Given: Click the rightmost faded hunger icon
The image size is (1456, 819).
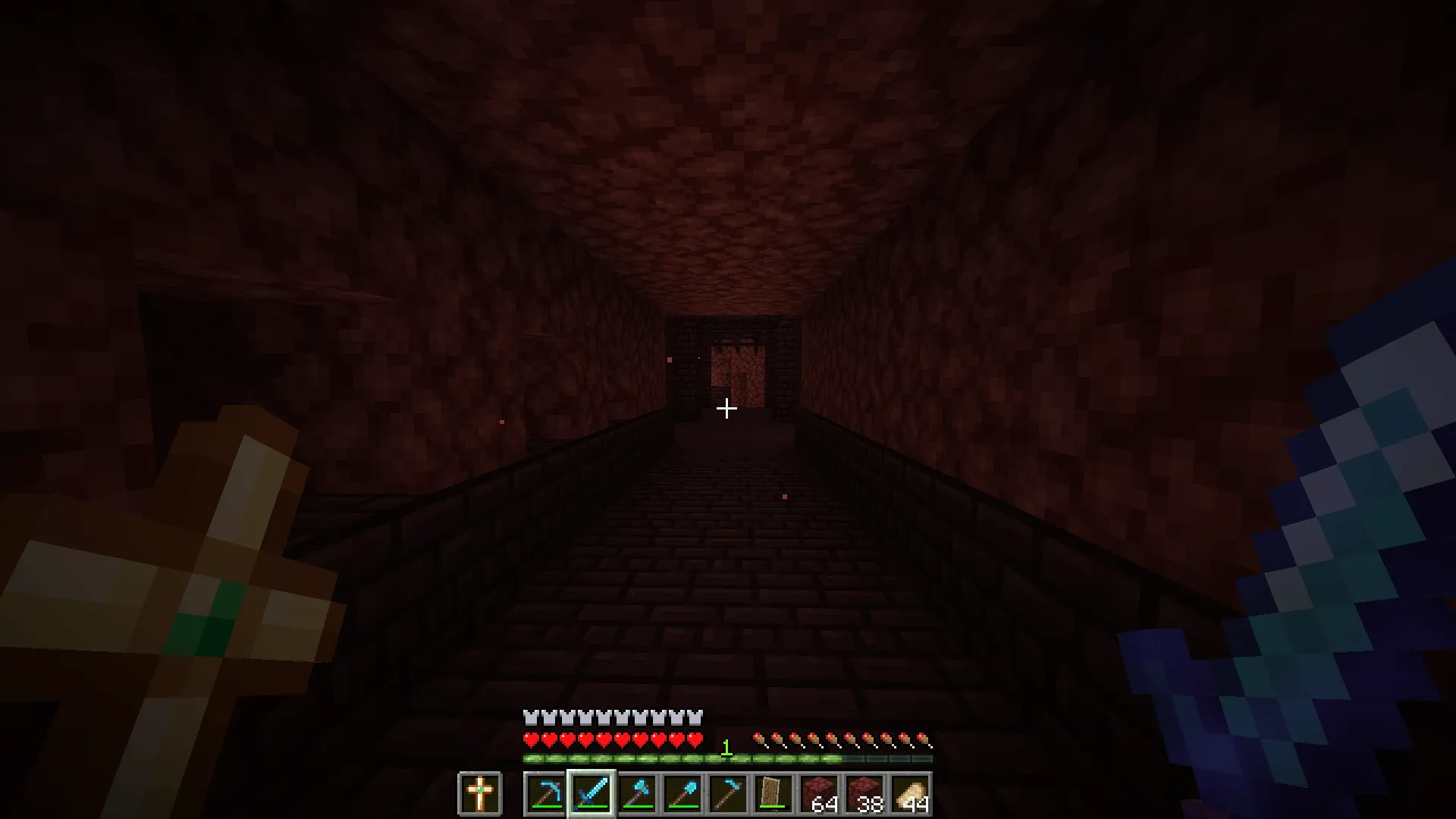Looking at the screenshot, I should [925, 738].
